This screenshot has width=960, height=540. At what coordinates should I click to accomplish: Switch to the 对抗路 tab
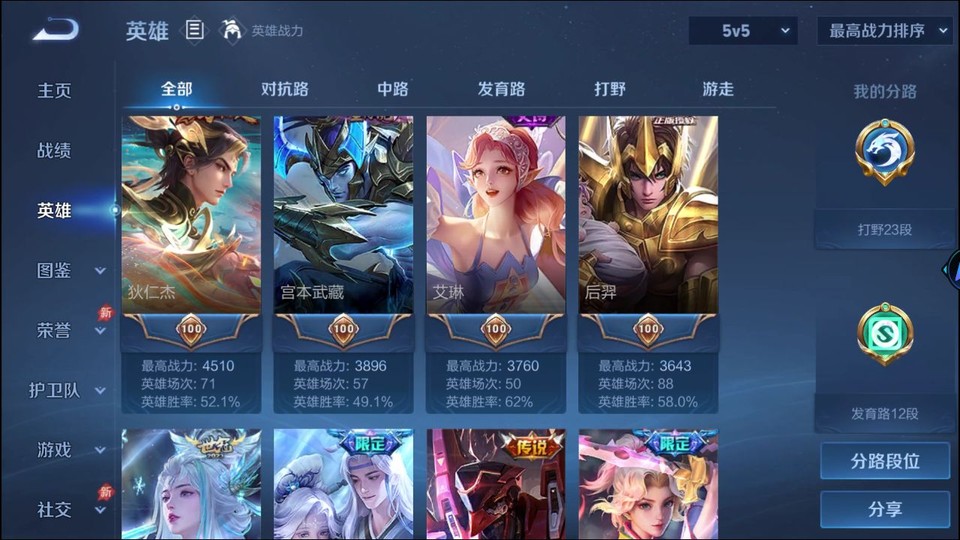[x=285, y=89]
